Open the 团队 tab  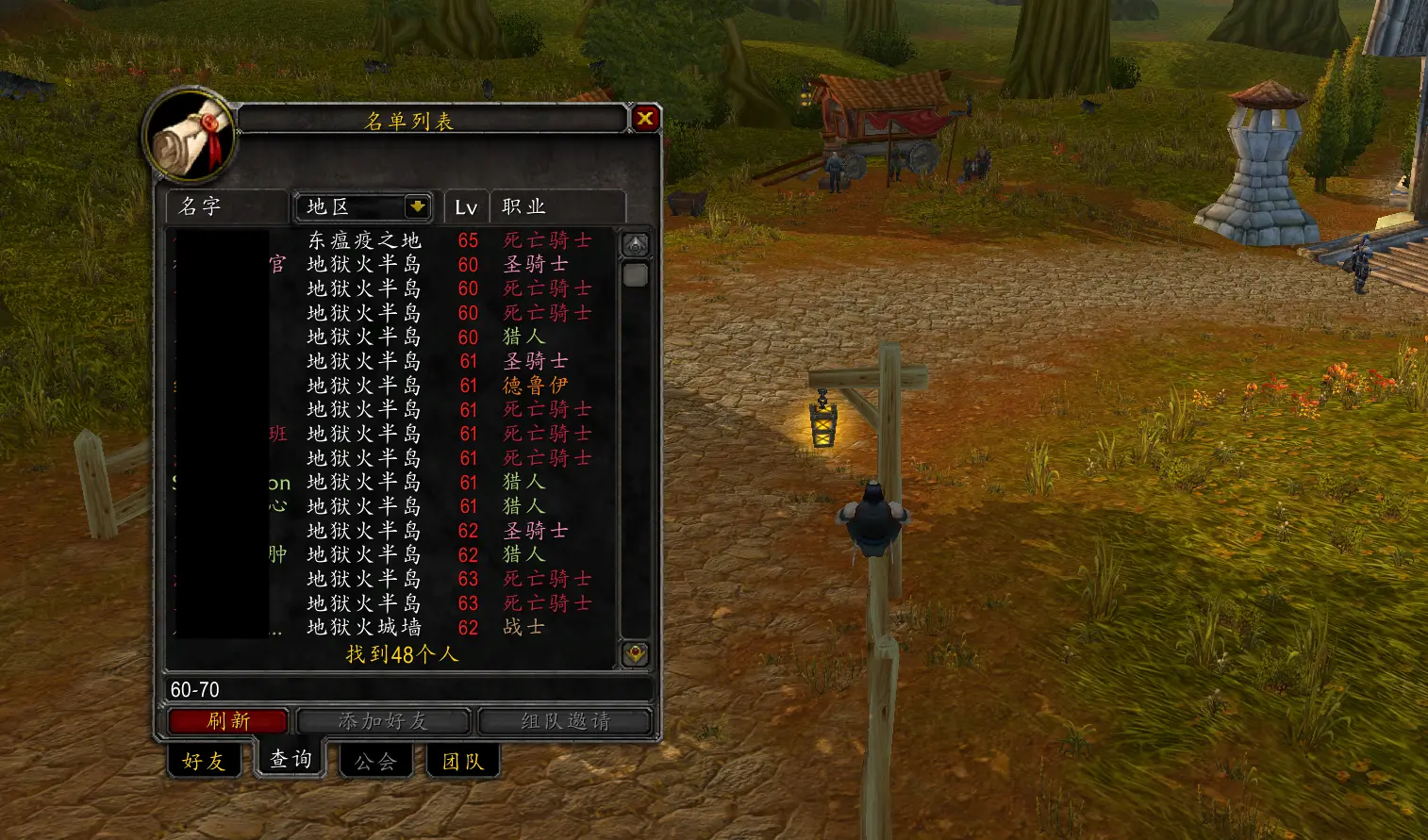click(462, 761)
